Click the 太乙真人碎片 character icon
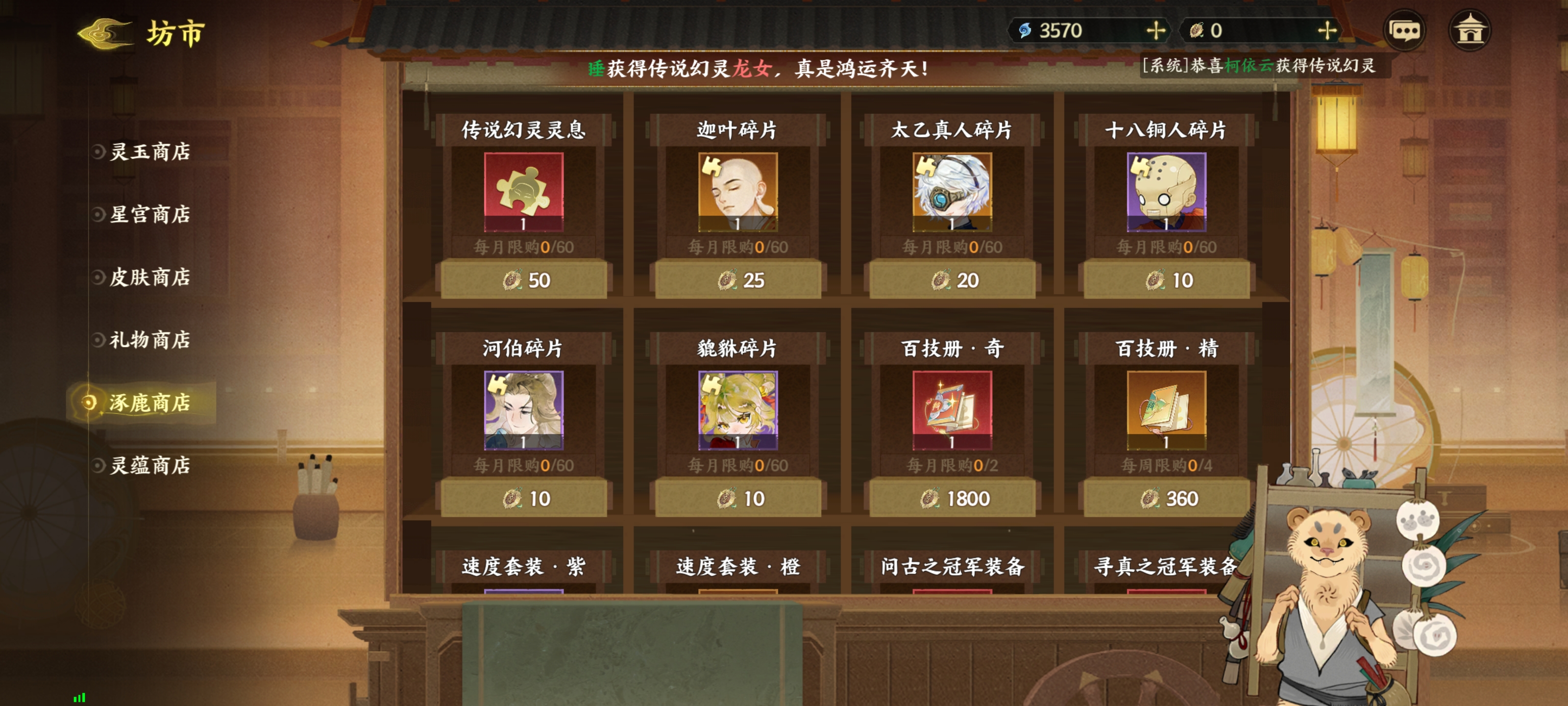This screenshot has width=1568, height=706. pos(953,191)
